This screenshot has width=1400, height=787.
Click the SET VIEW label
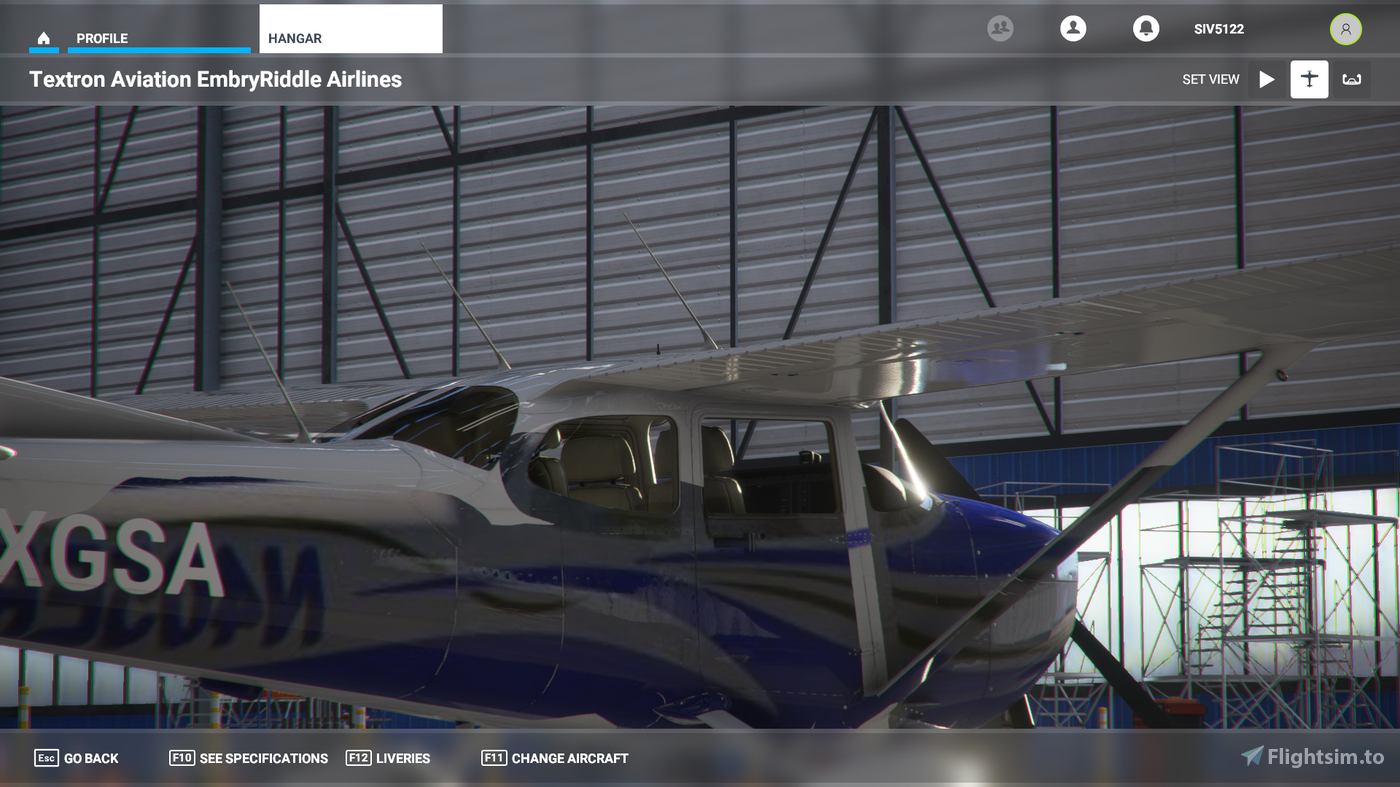coord(1211,79)
